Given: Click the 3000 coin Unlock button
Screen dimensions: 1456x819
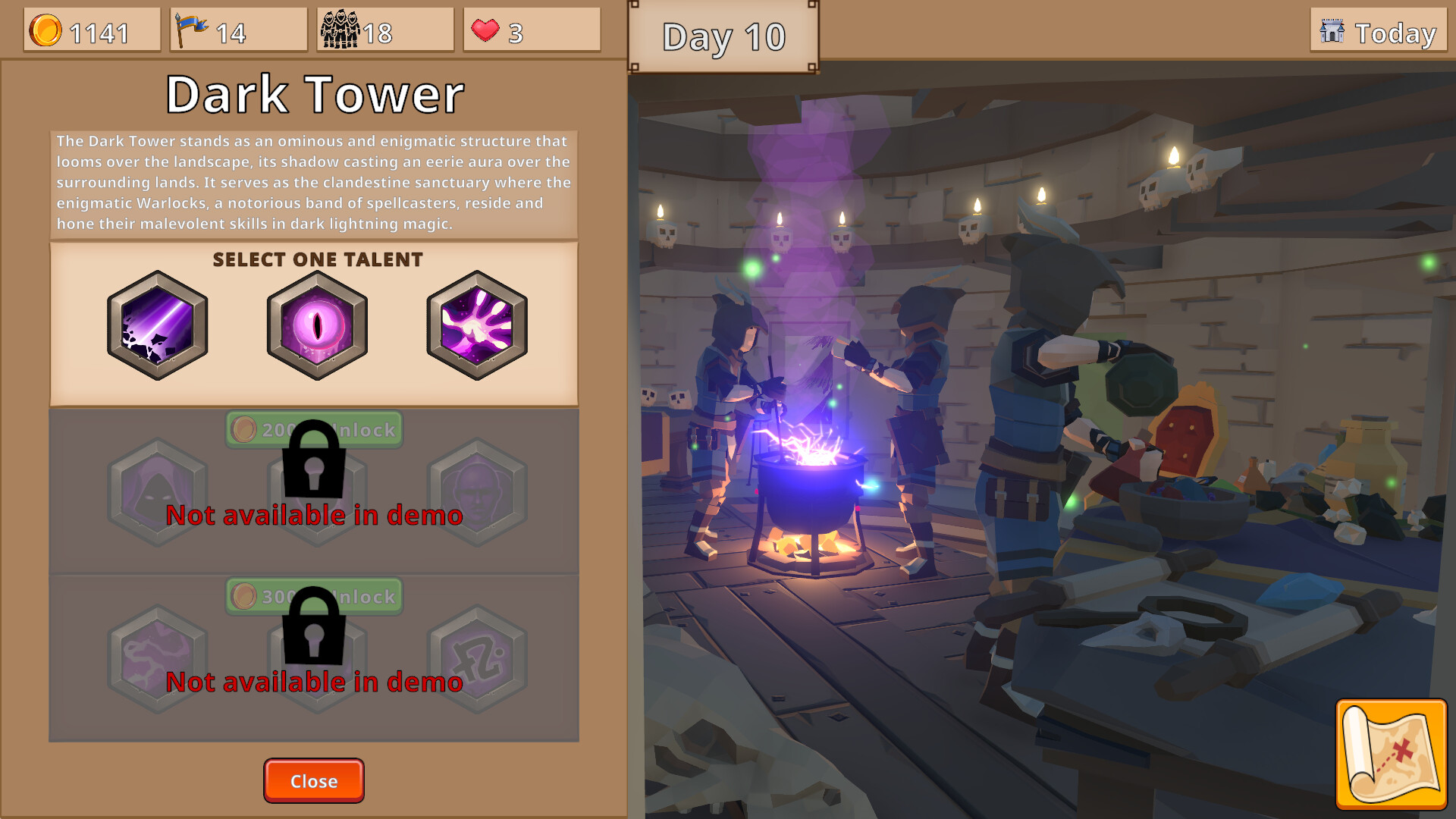Looking at the screenshot, I should pos(313,596).
